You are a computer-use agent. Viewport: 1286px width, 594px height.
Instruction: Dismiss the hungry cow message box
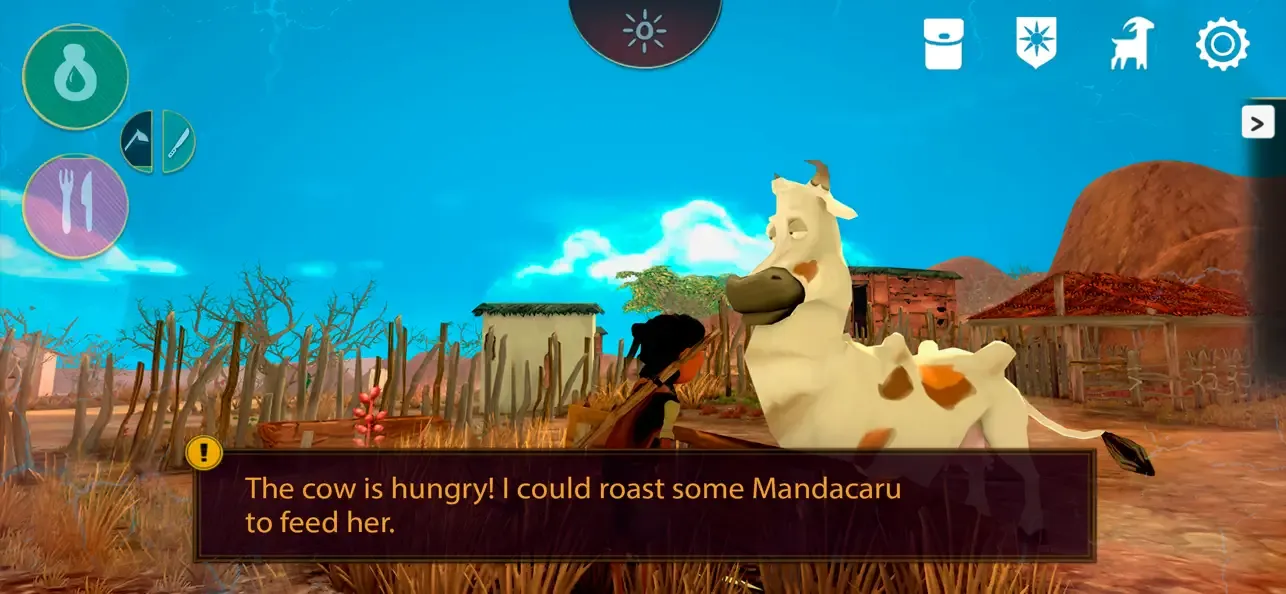click(645, 505)
